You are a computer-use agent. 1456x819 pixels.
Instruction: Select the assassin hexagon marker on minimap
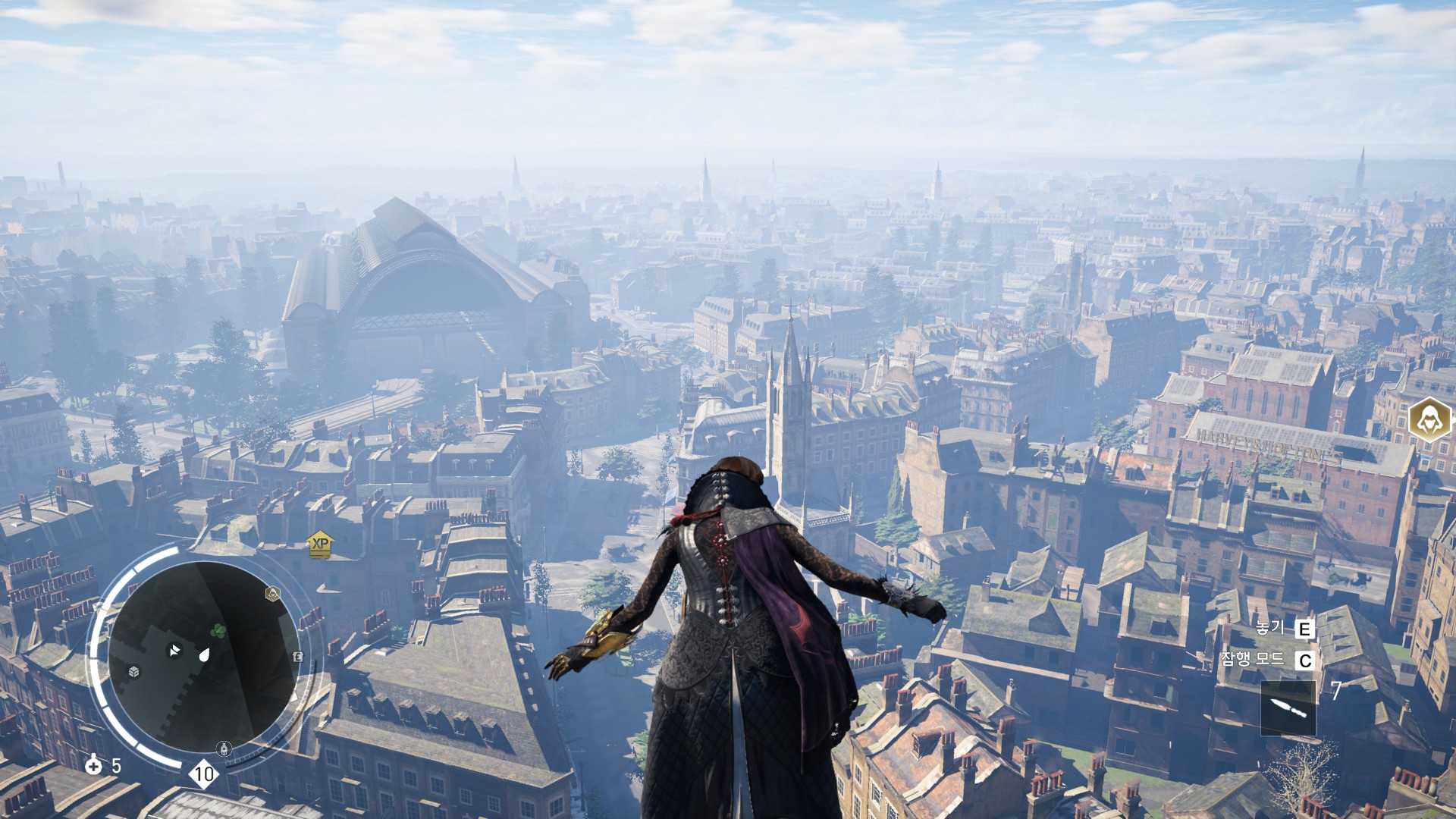click(x=272, y=593)
